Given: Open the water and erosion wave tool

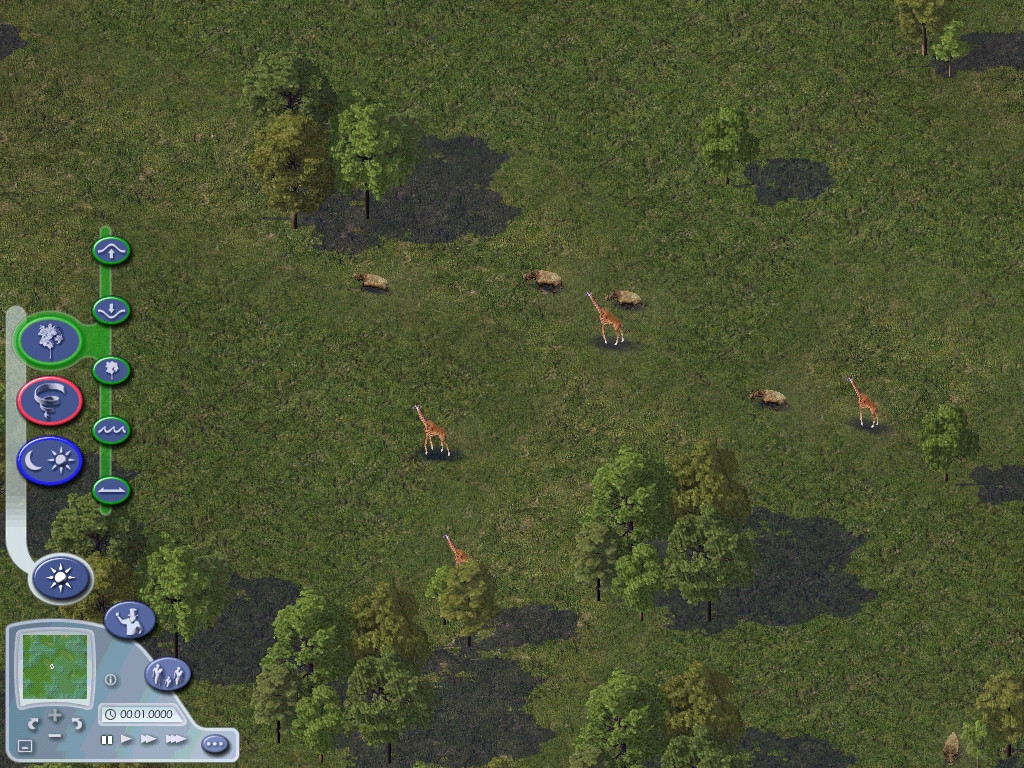Looking at the screenshot, I should click(112, 431).
